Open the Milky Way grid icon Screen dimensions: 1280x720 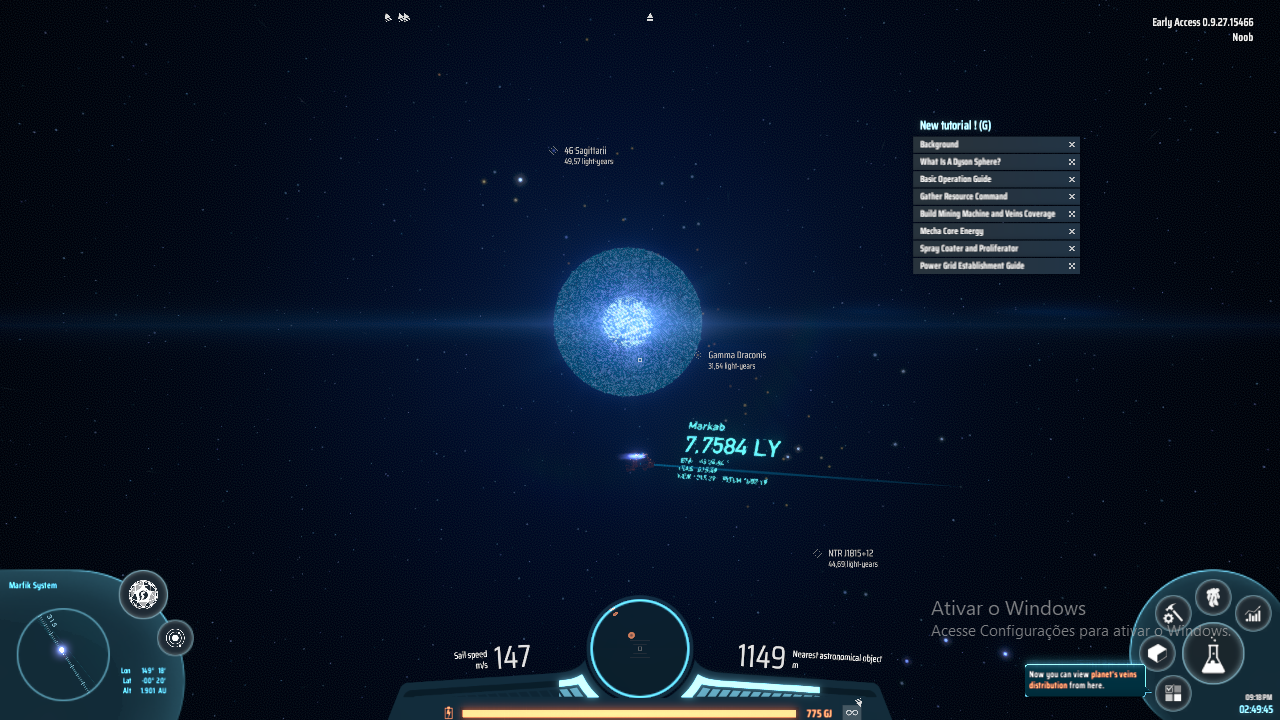click(1172, 692)
